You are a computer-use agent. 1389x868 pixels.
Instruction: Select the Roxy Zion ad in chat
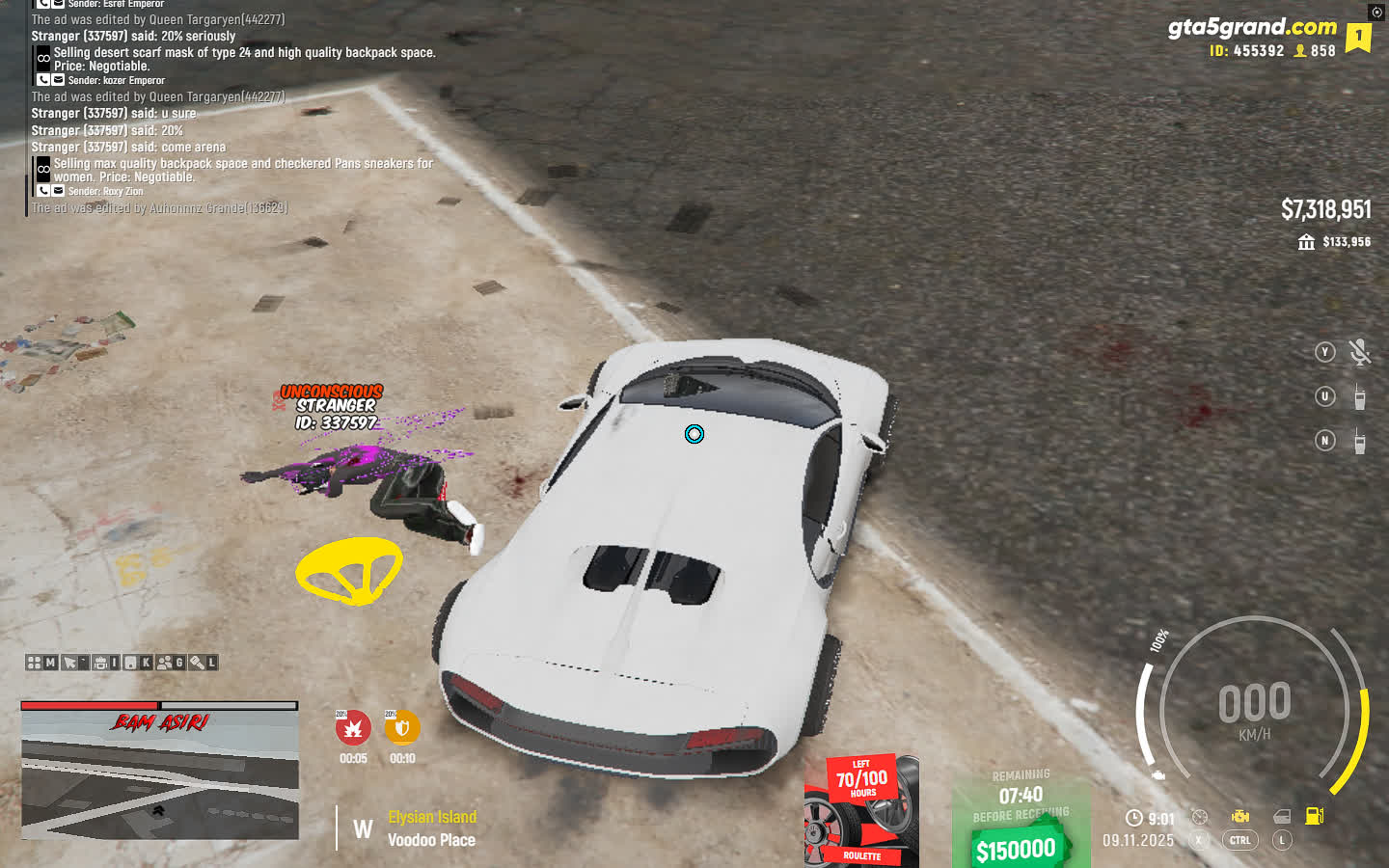241,171
